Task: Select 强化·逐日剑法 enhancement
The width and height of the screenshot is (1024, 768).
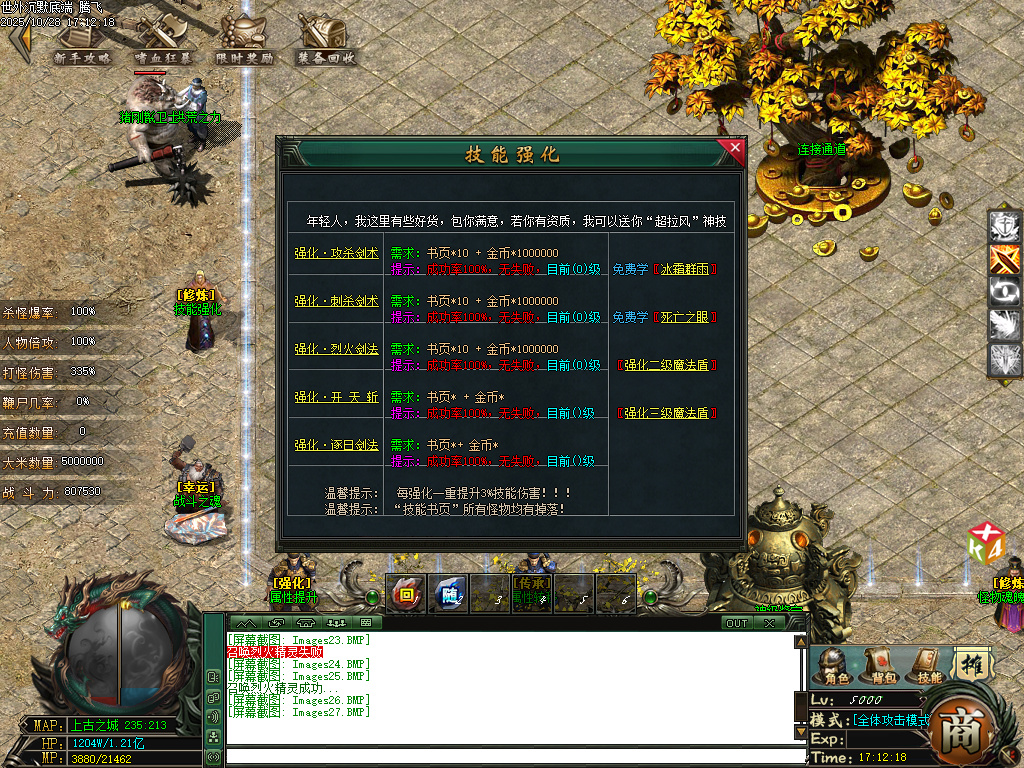Action: 336,445
